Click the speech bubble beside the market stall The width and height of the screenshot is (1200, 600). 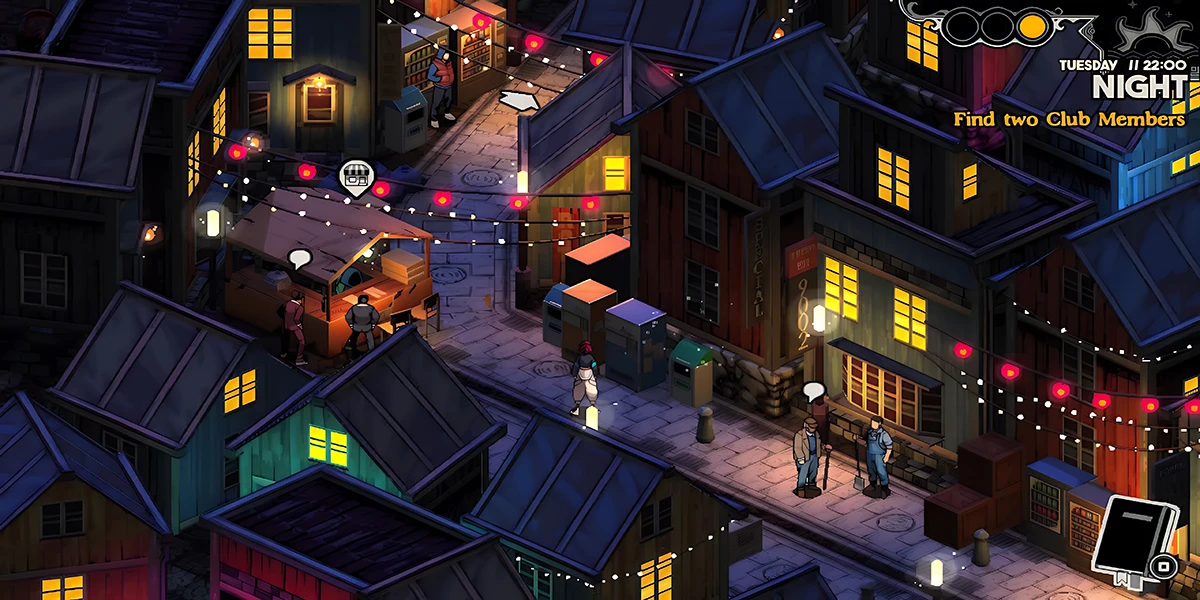pos(299,258)
